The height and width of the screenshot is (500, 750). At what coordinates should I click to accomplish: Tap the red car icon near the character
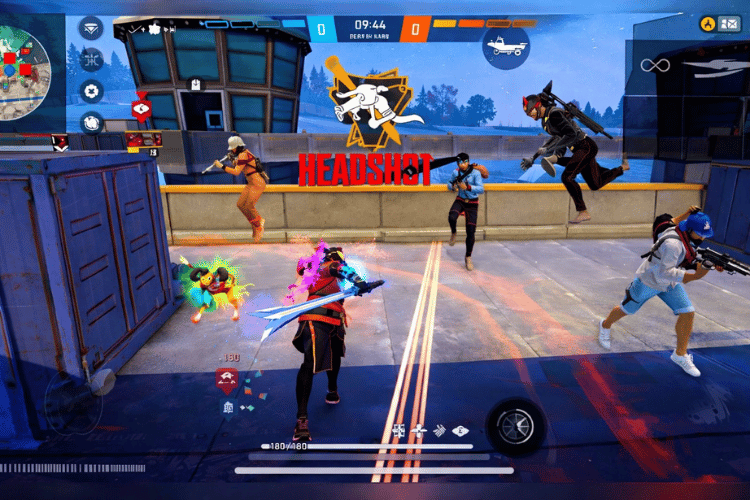227,379
